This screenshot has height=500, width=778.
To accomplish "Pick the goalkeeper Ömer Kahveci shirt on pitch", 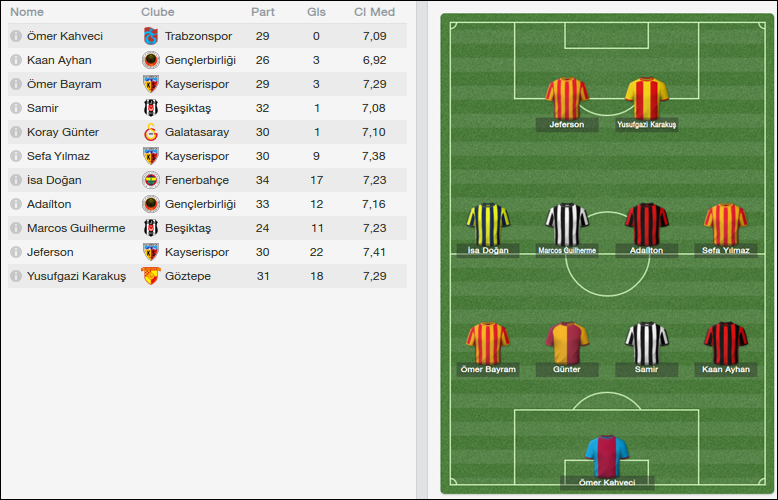I will tap(606, 456).
